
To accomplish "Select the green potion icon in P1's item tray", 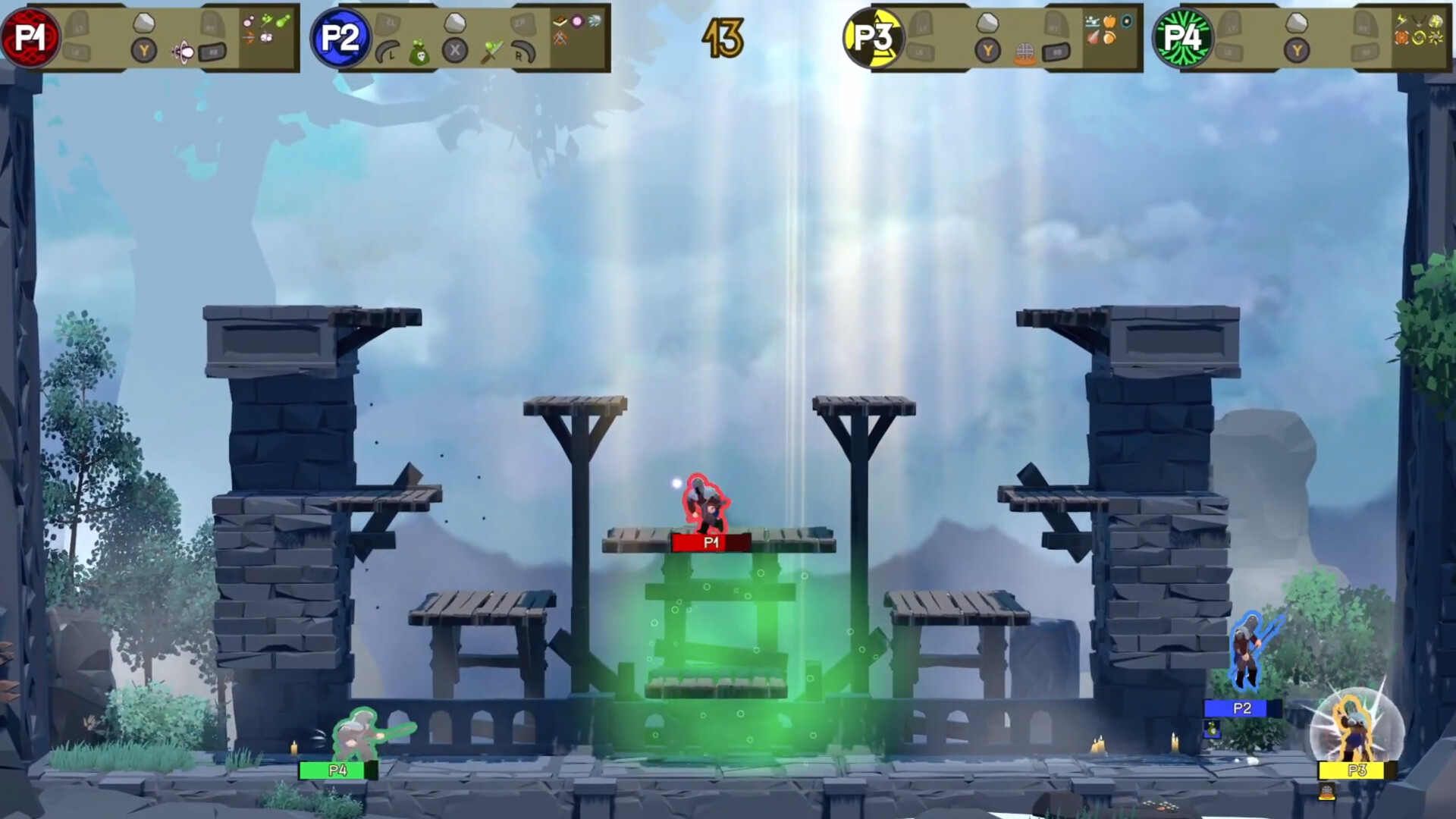I will click(x=282, y=21).
